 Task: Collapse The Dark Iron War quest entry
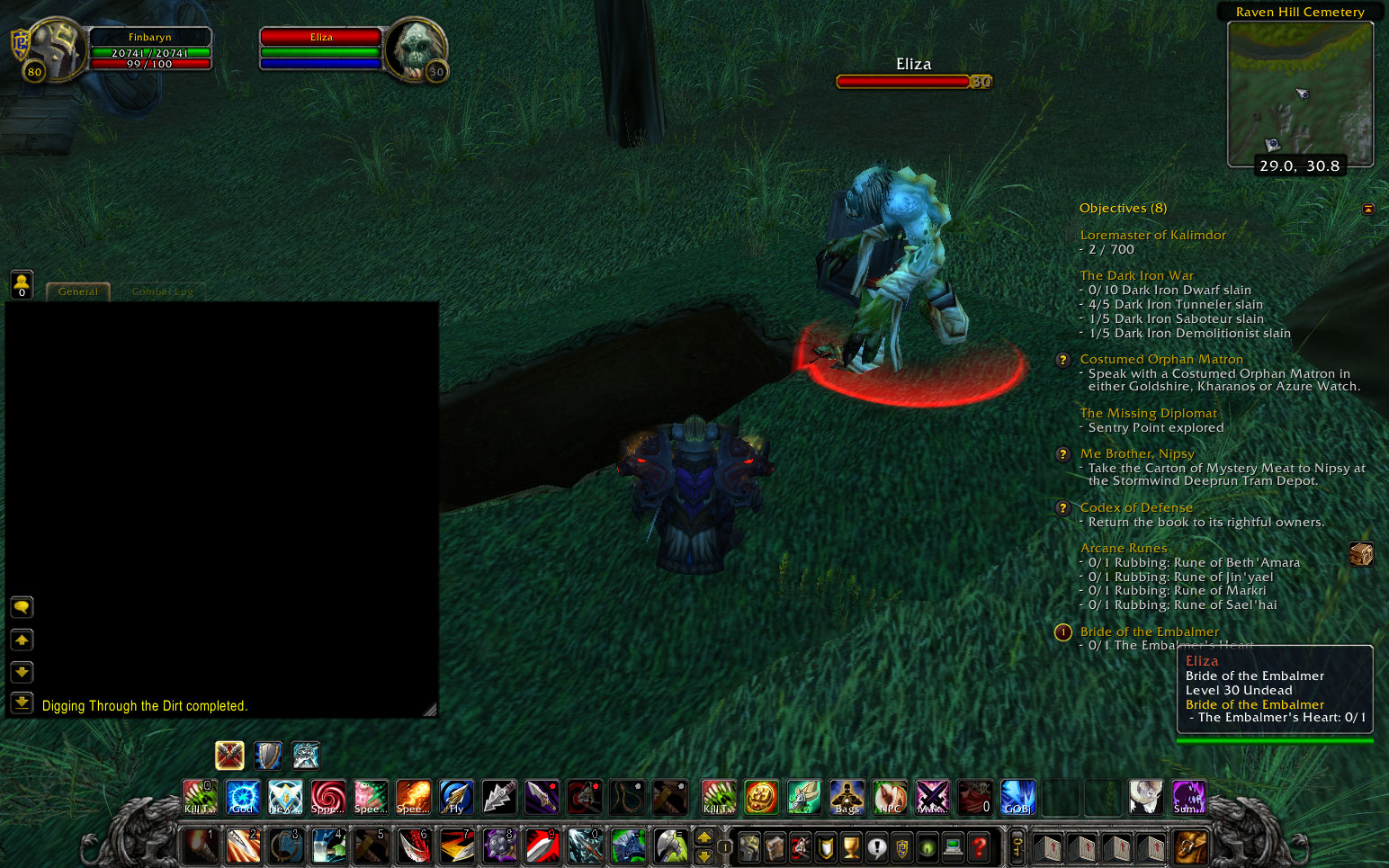pos(1136,274)
